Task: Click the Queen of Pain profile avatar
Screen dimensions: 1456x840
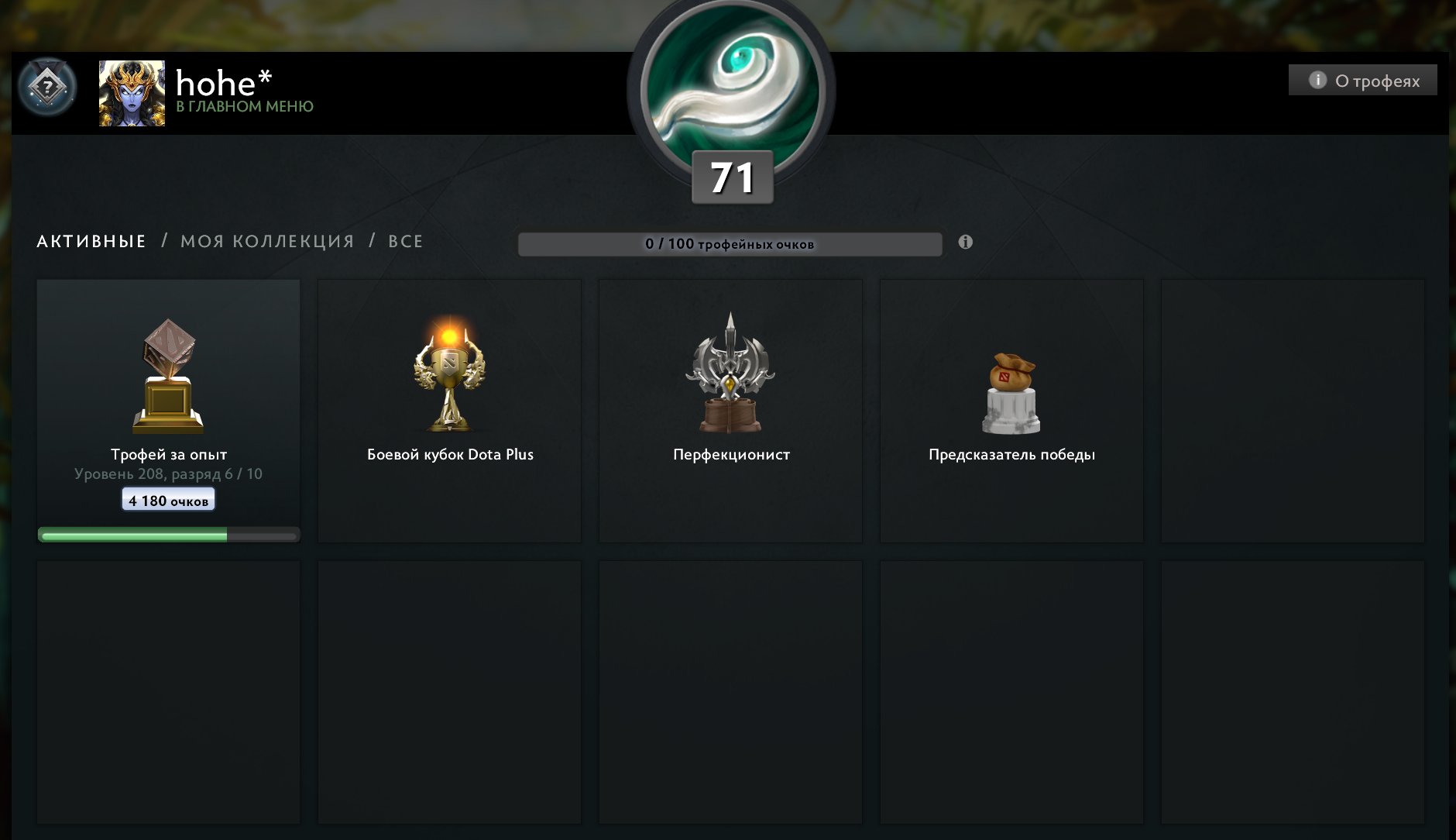Action: click(131, 95)
